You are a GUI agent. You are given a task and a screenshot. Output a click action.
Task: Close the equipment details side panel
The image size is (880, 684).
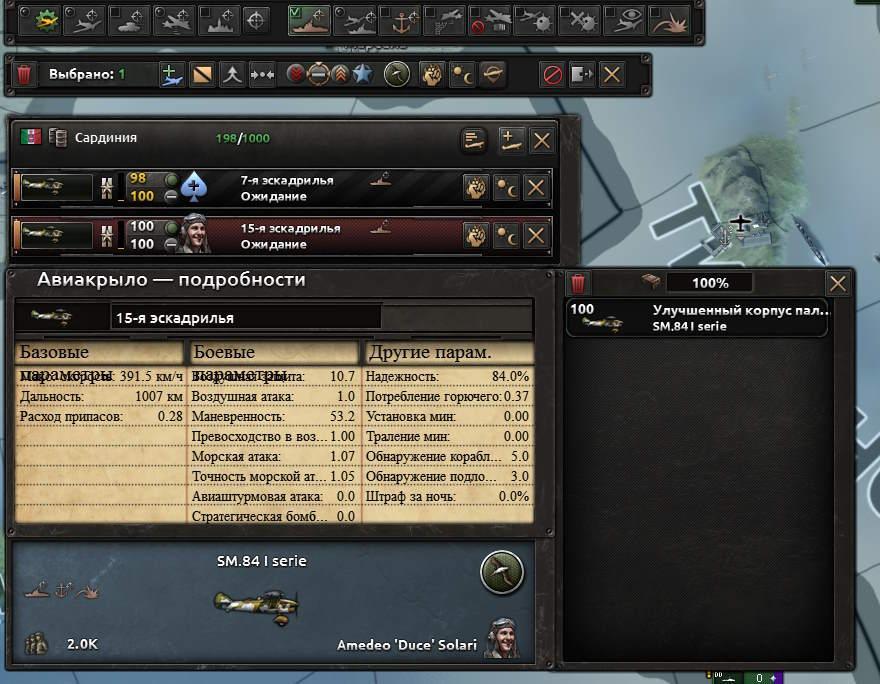pyautogui.click(x=838, y=284)
